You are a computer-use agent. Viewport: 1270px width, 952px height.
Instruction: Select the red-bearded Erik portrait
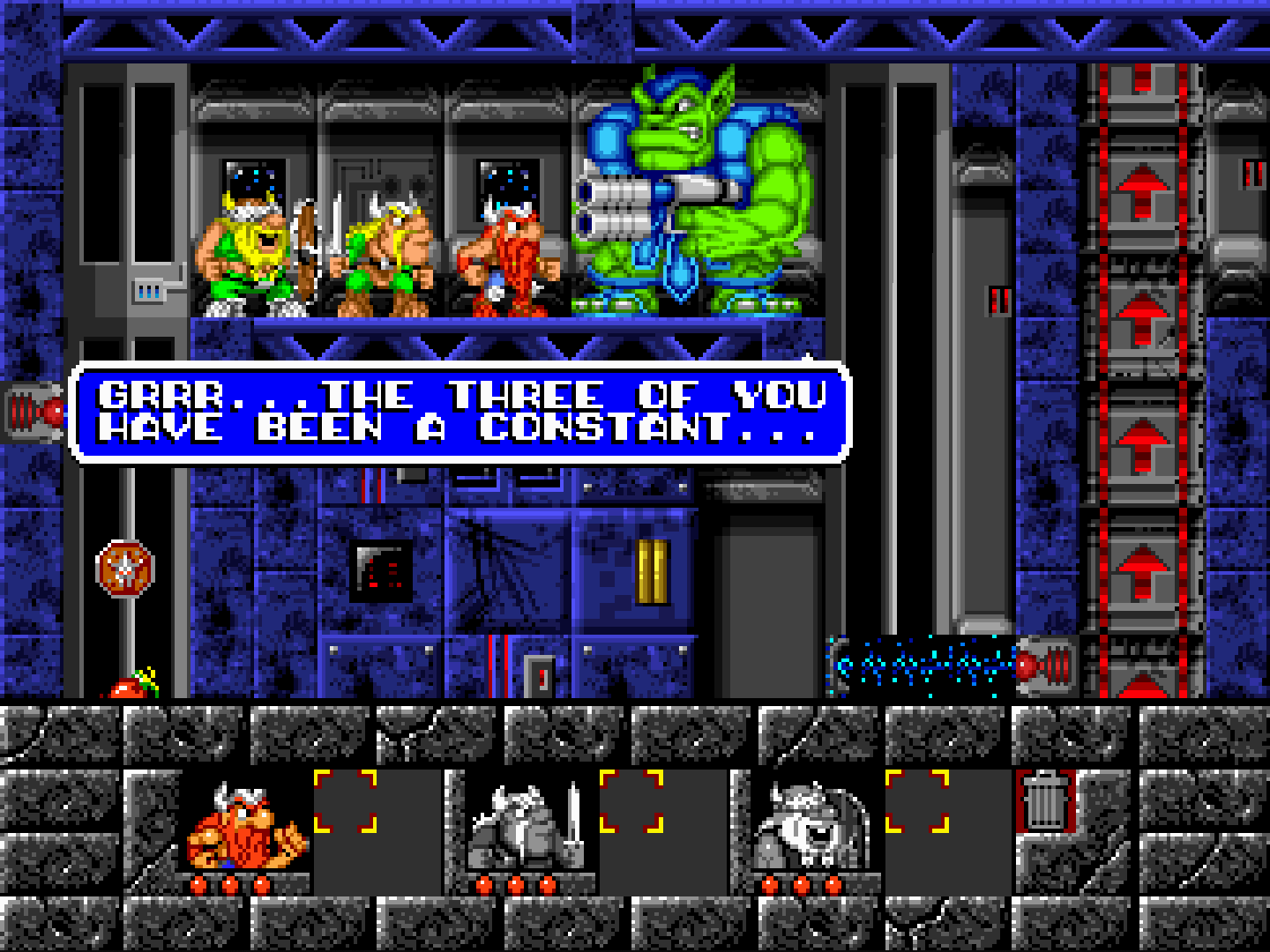point(244,829)
